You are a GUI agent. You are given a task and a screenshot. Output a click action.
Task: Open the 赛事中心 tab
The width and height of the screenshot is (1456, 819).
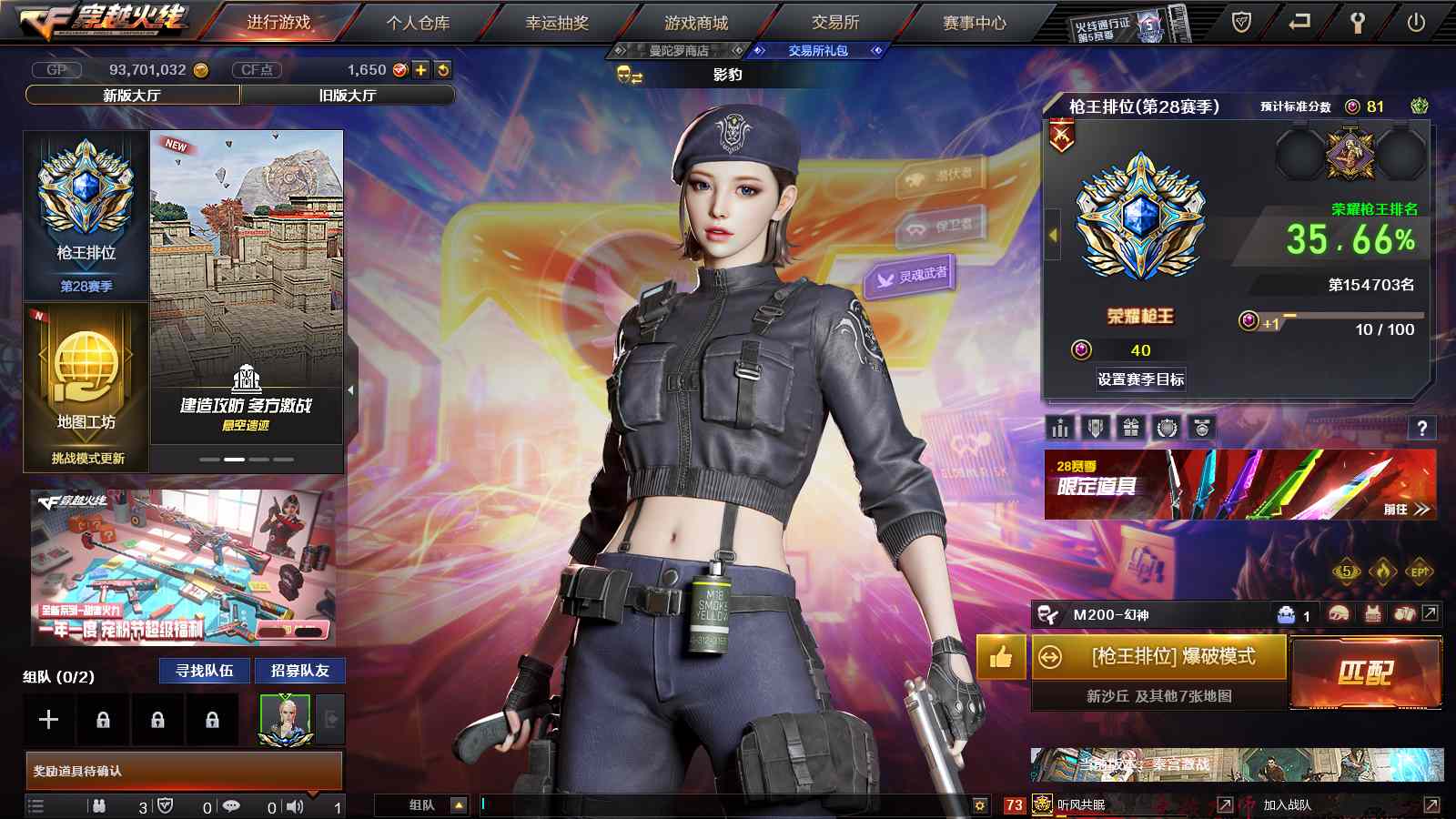click(975, 23)
